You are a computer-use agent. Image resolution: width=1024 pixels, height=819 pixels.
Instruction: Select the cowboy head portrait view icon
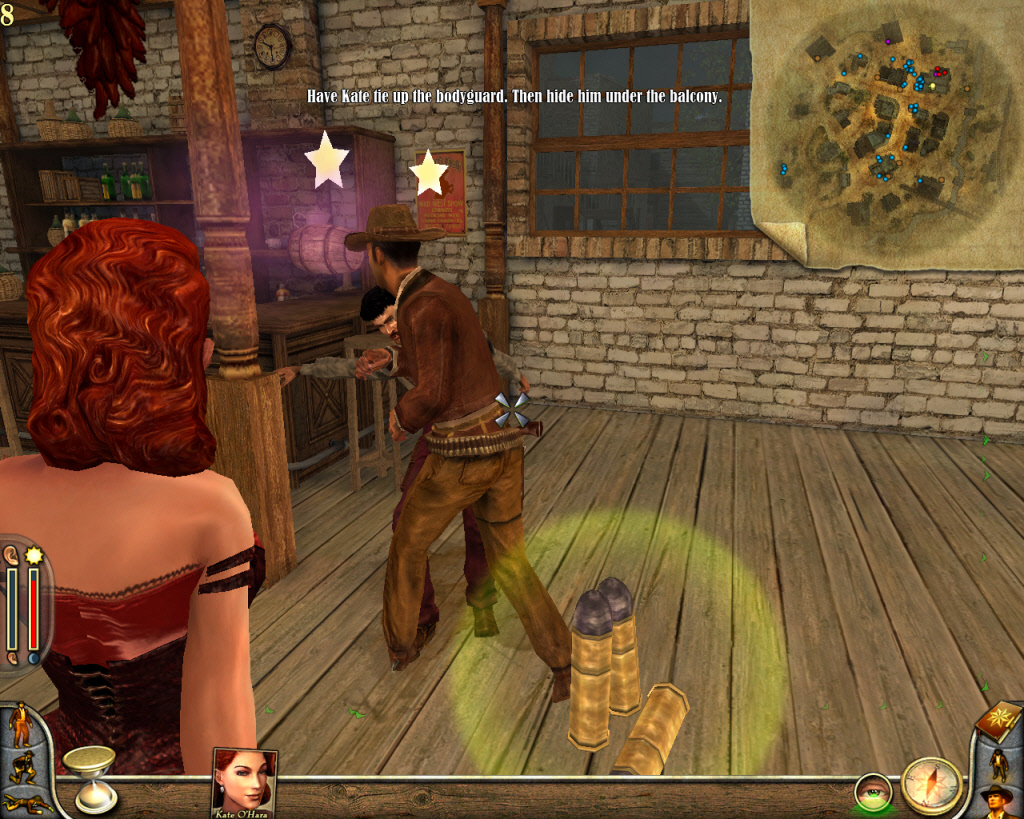click(997, 801)
